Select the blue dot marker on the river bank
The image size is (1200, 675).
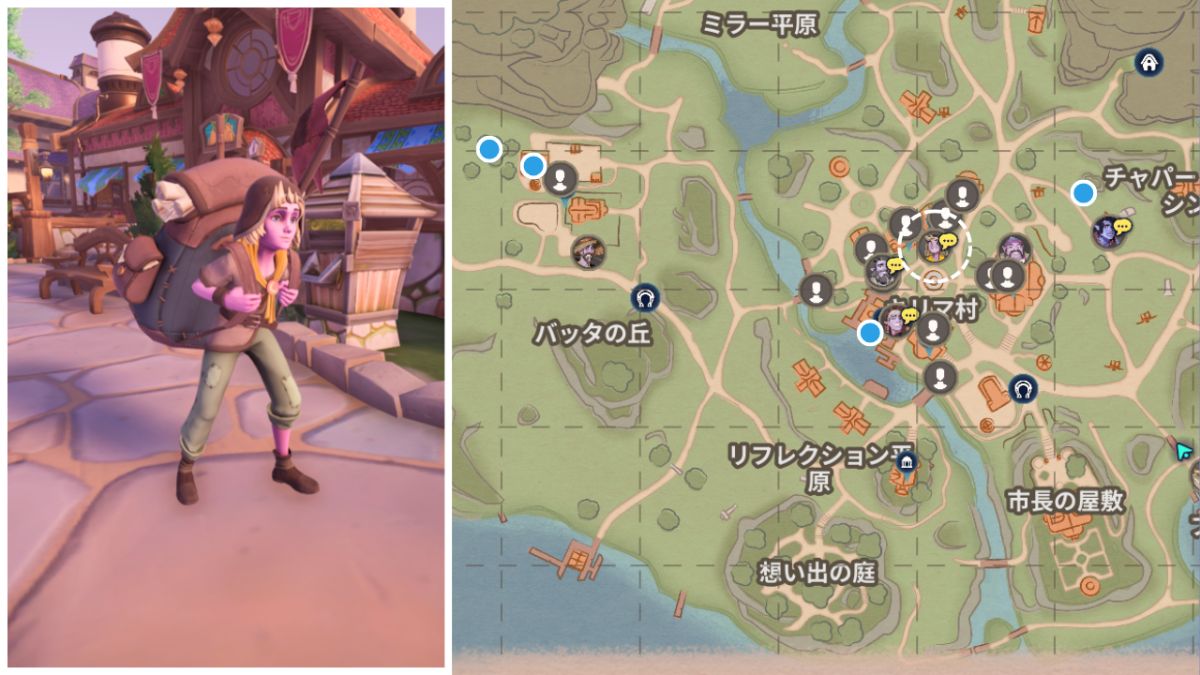870,333
